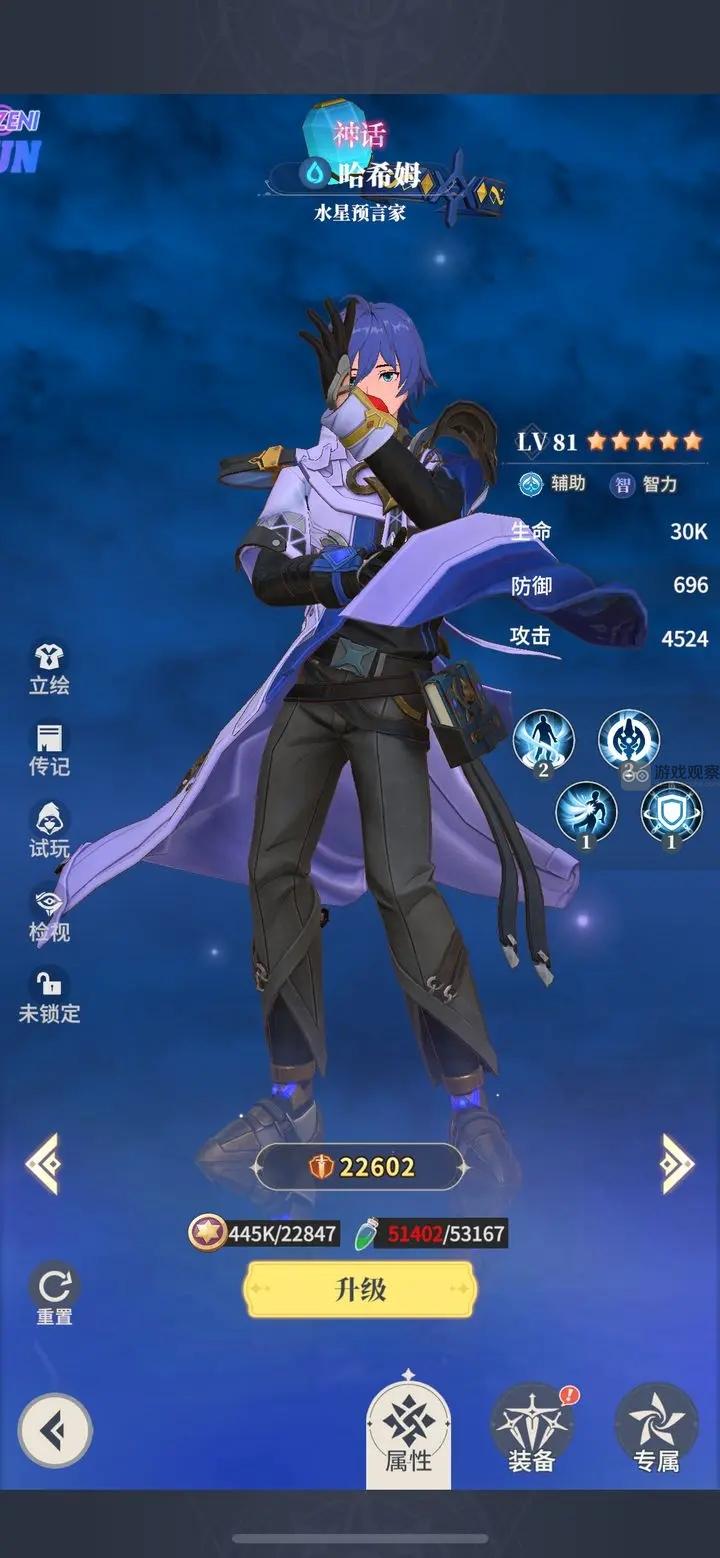Click the 重置 reset button
The width and height of the screenshot is (720, 1558).
point(54,1293)
